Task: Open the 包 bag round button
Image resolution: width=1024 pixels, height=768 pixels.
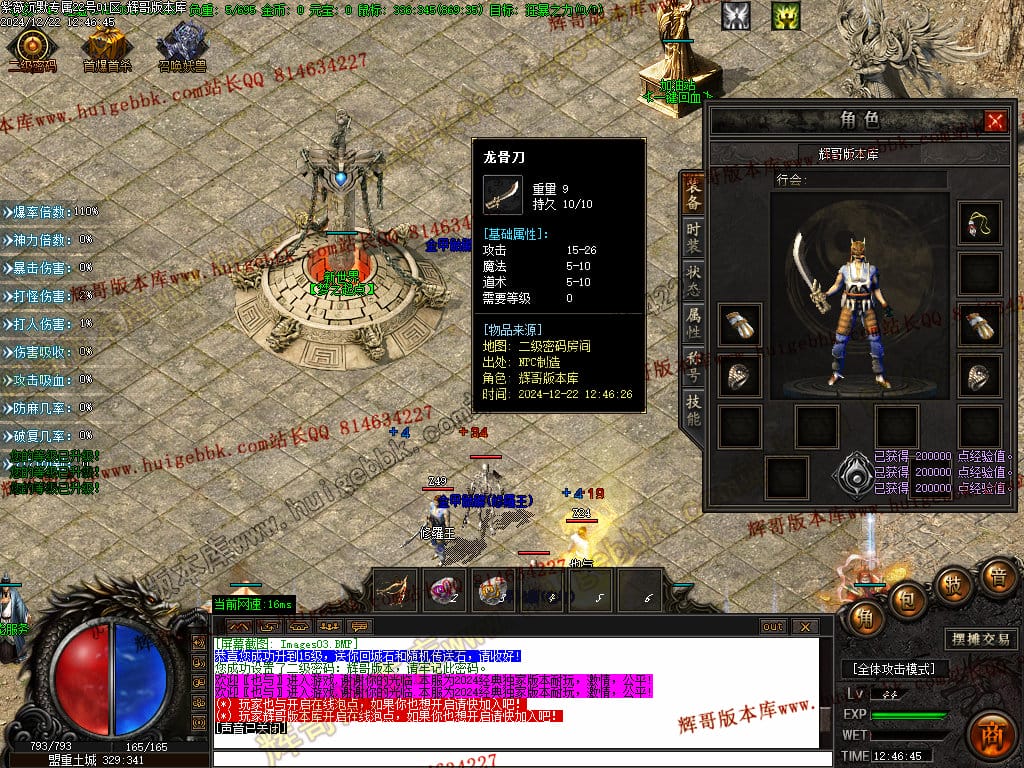Action: point(908,599)
